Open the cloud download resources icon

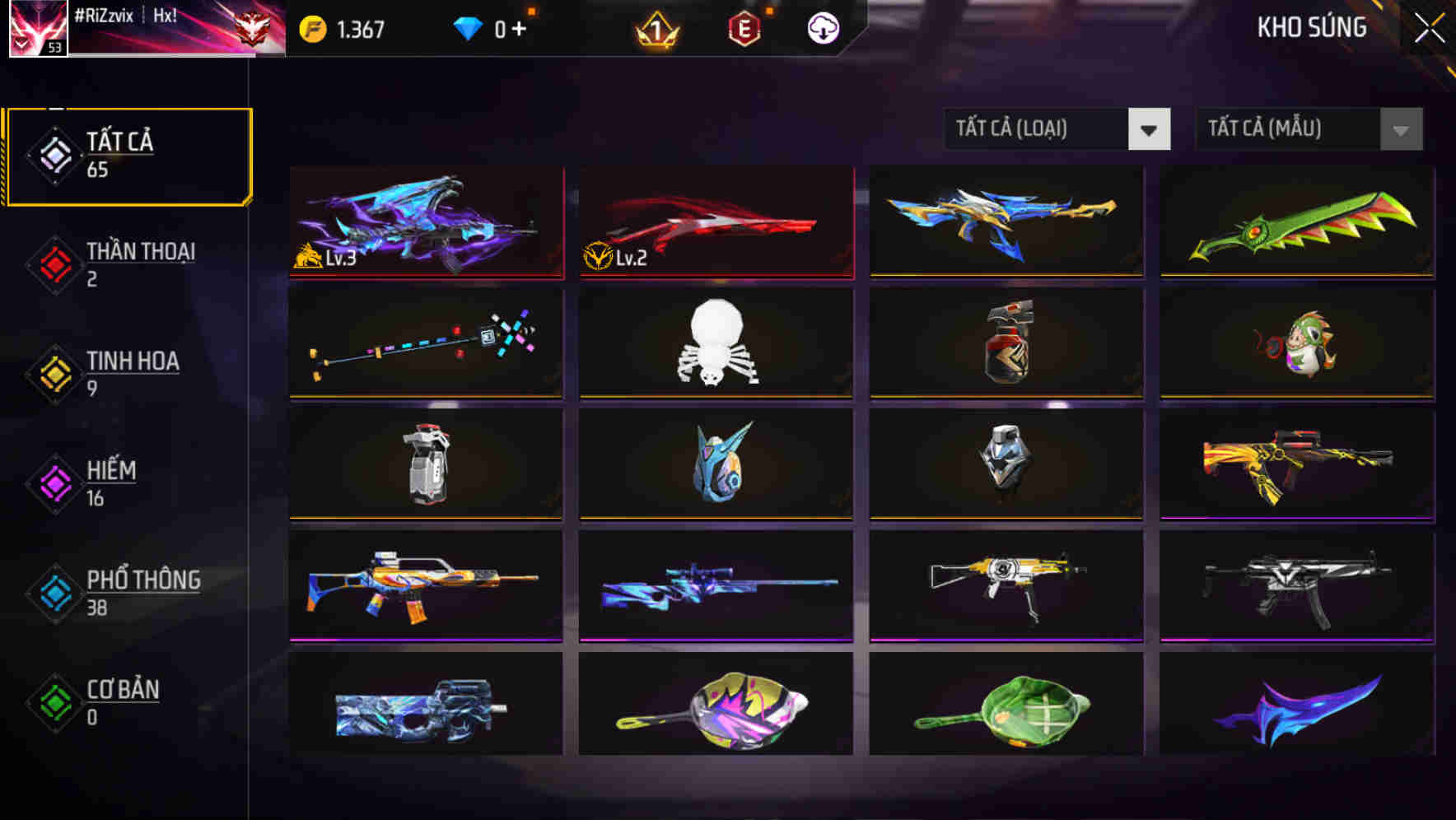pos(823,27)
